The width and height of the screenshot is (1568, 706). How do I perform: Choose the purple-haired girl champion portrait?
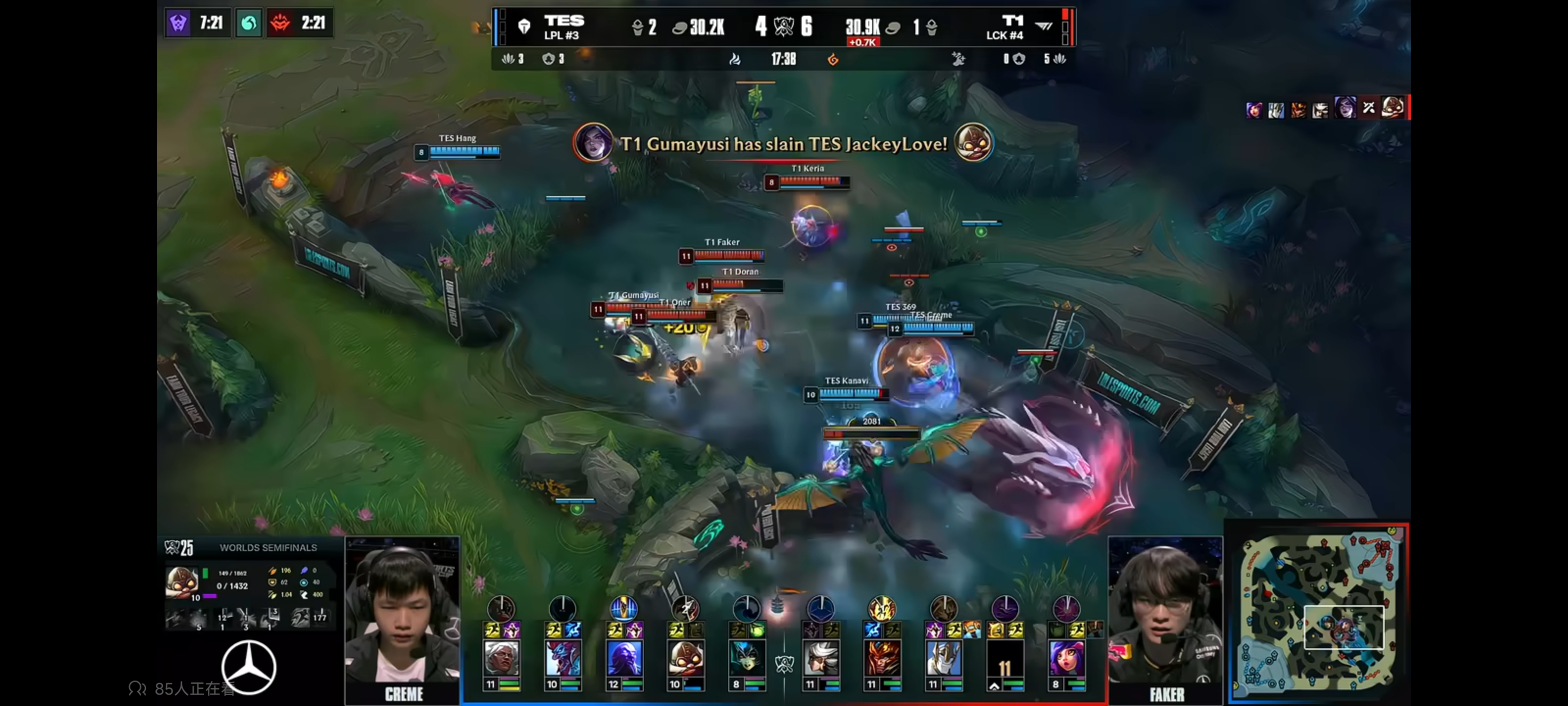point(1066,658)
